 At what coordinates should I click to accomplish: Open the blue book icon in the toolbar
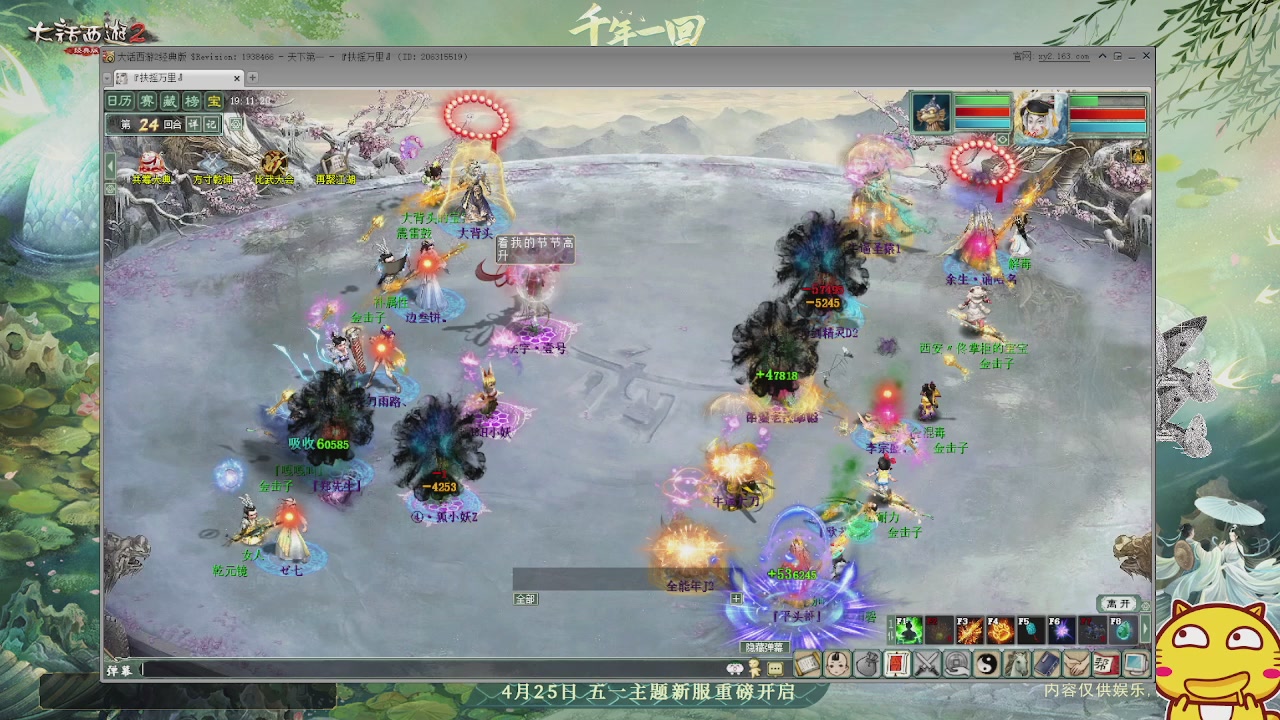[x=1046, y=665]
